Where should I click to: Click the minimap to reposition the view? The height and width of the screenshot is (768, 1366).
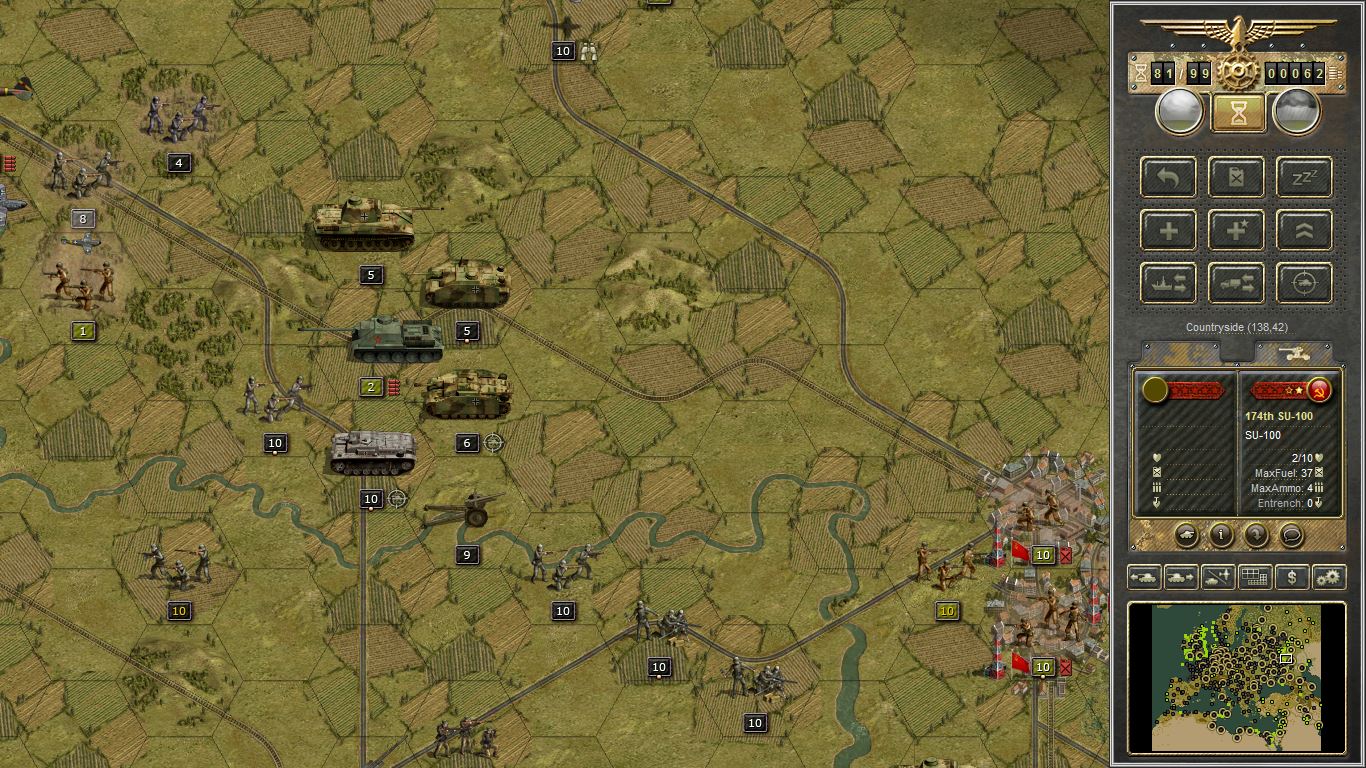tap(1240, 675)
